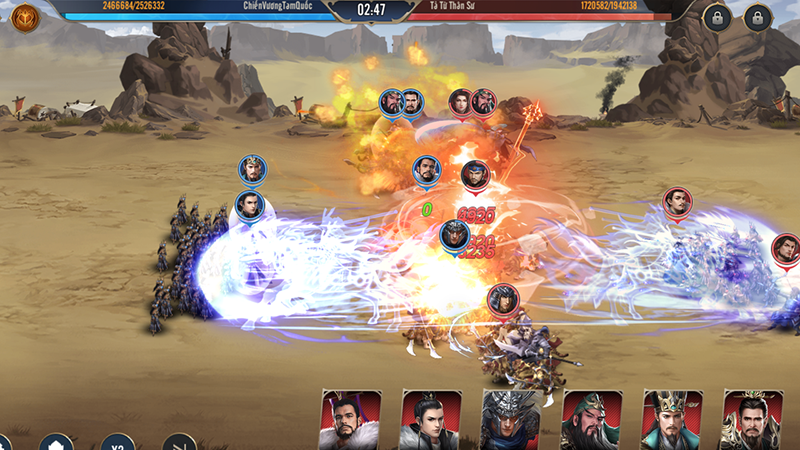Open the round emblem icon beside ChiếnVươngTamQuốc's bar

[x=24, y=16]
